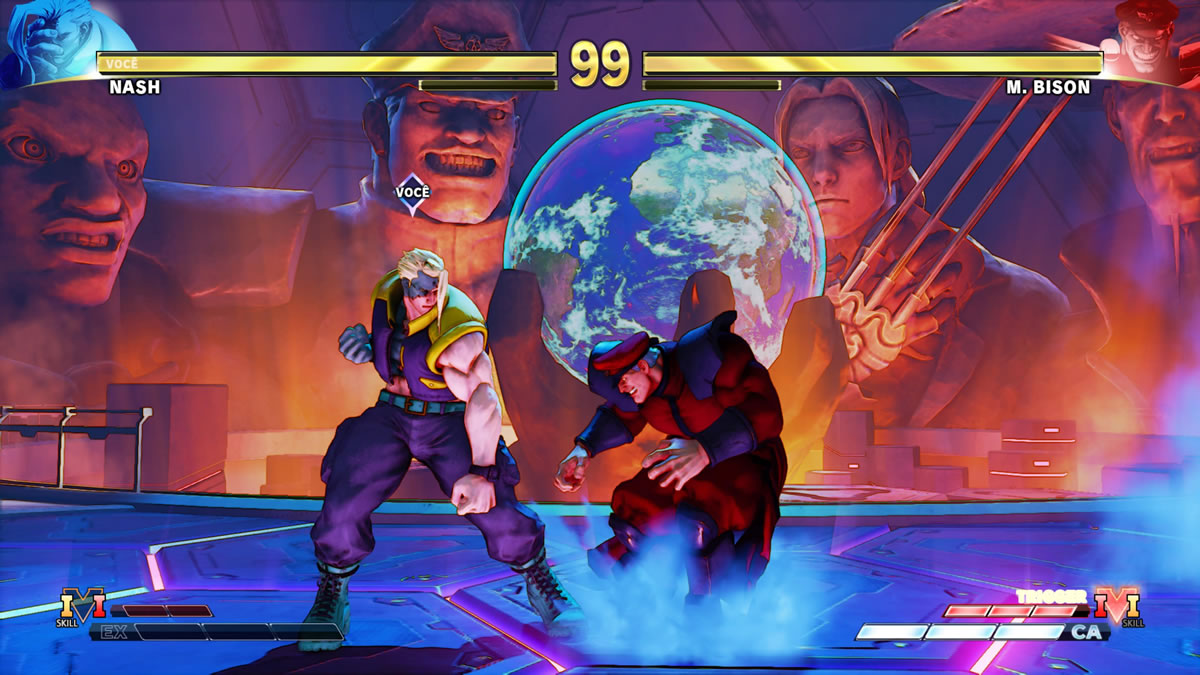This screenshot has height=675, width=1200.
Task: Click M. Bison's character portrait
Action: 1148,40
